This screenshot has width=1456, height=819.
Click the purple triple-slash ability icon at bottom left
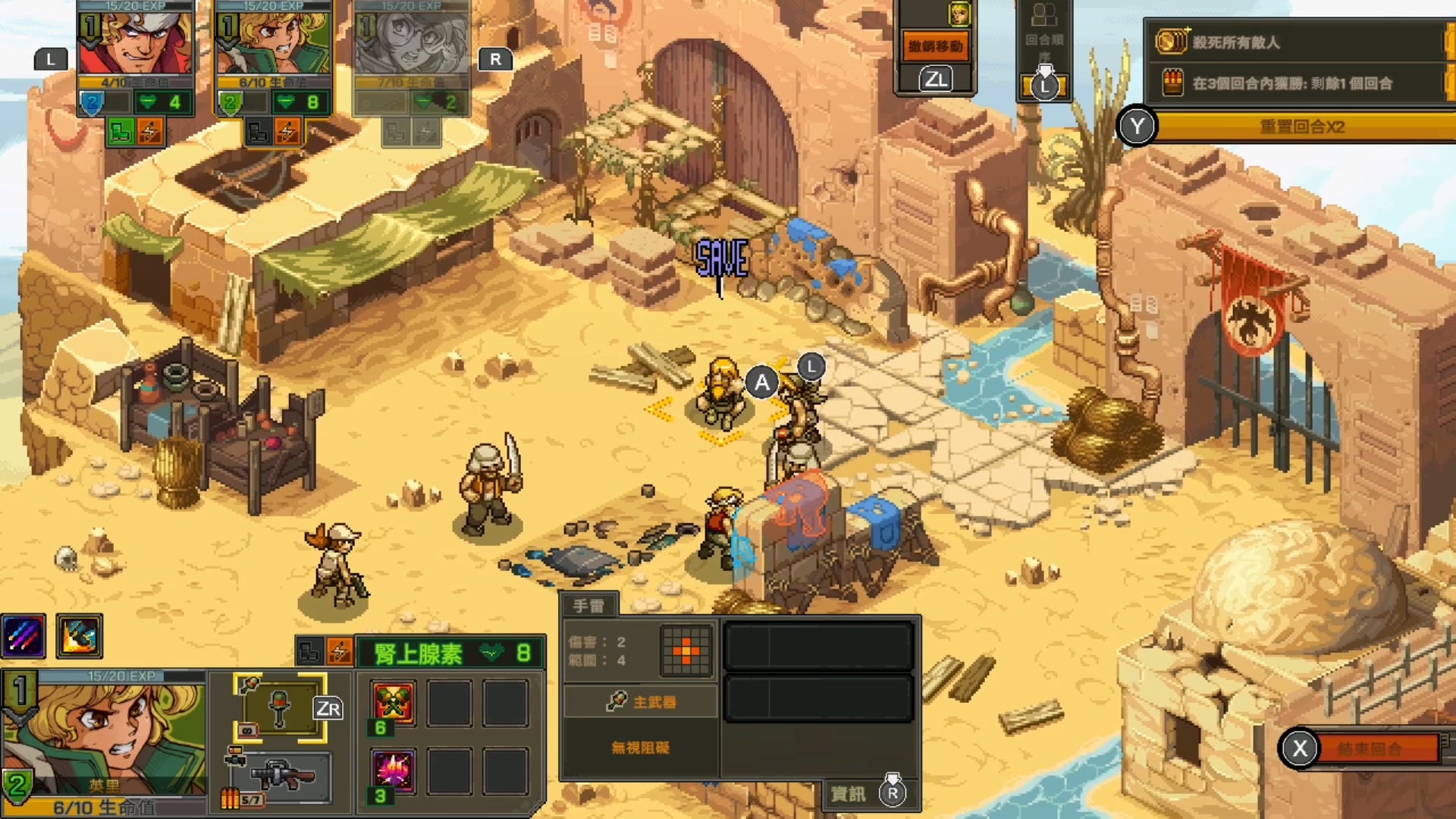[23, 637]
